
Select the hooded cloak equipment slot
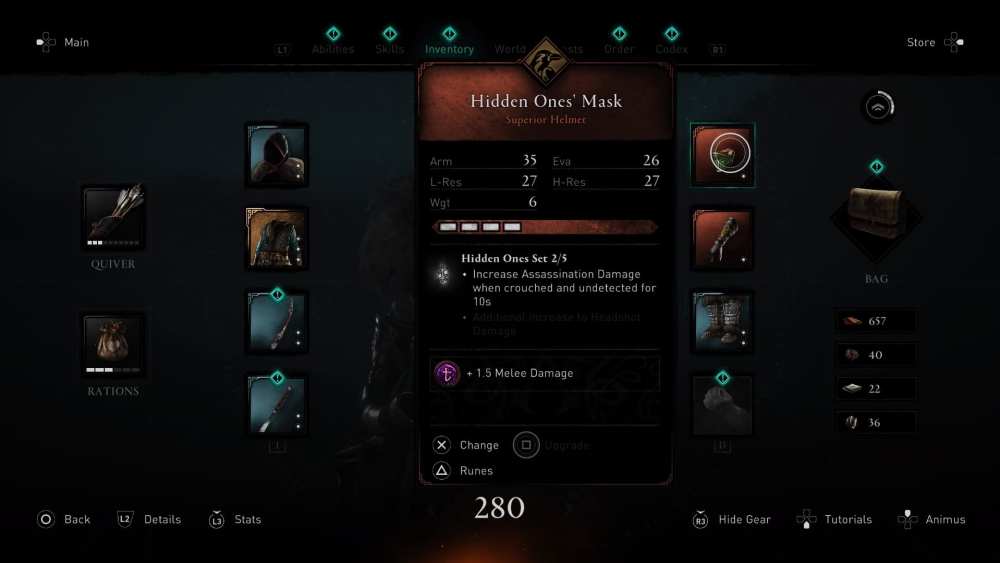(x=276, y=154)
